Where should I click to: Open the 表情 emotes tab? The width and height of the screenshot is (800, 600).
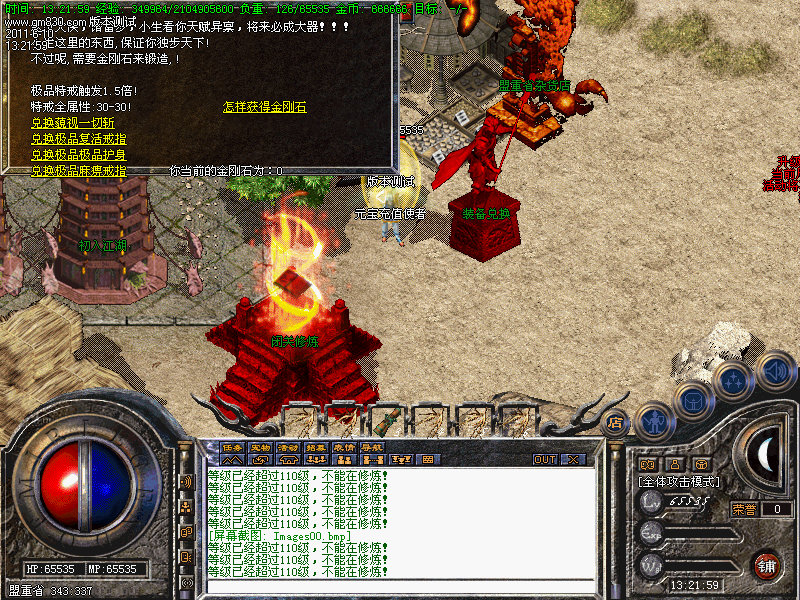(x=344, y=447)
